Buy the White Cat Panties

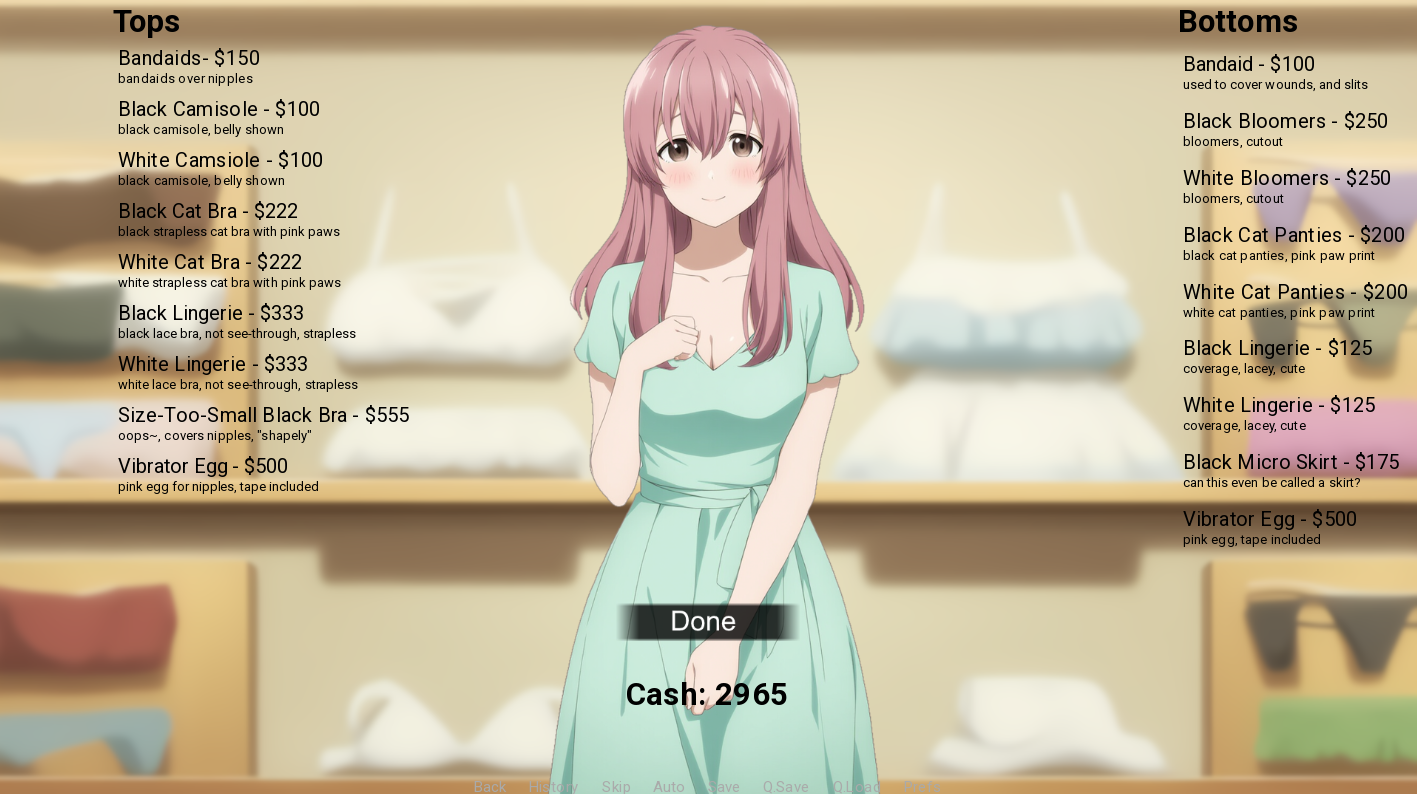(x=1294, y=292)
